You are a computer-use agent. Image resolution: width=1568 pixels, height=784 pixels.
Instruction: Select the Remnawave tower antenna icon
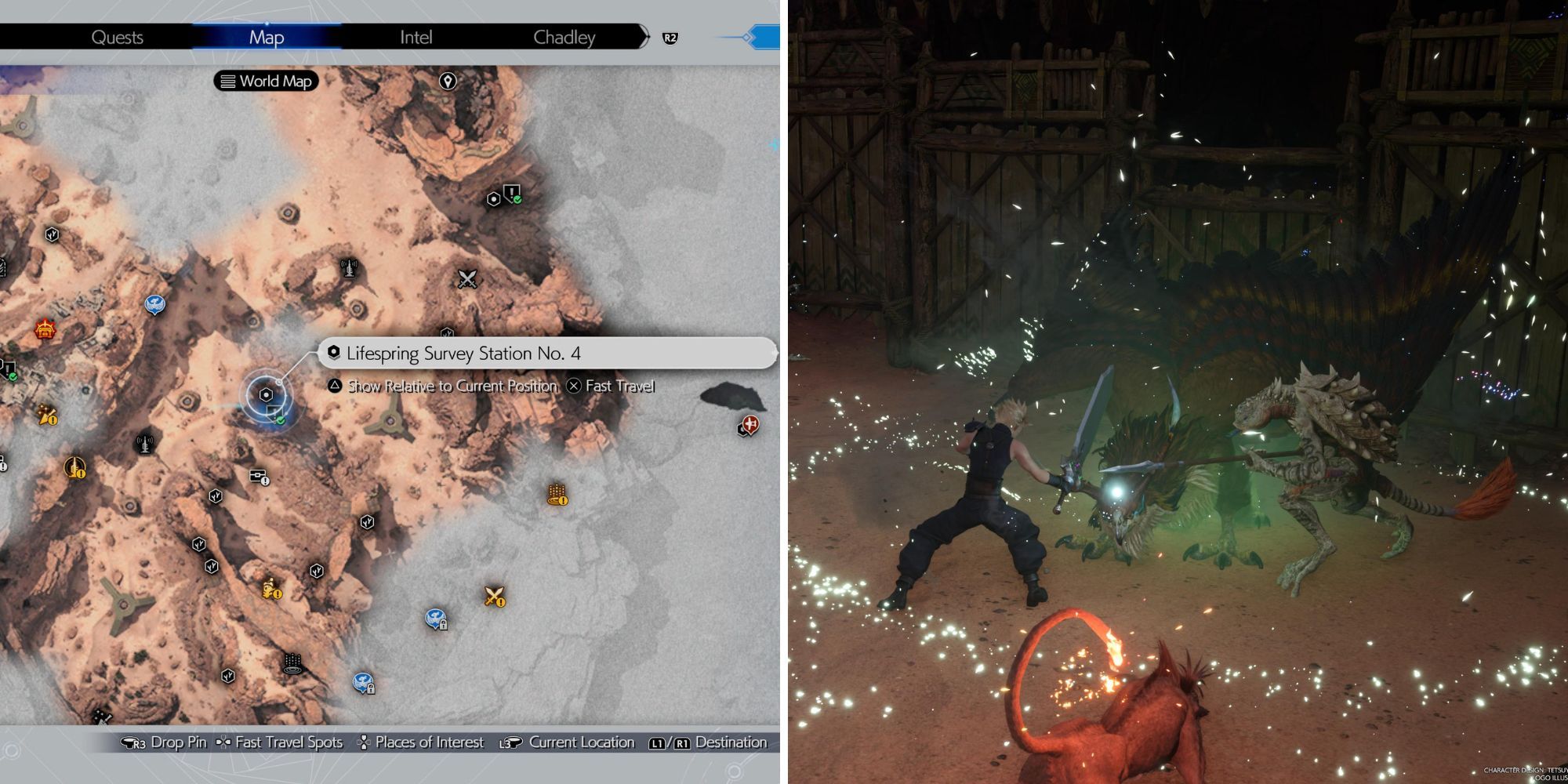click(349, 268)
